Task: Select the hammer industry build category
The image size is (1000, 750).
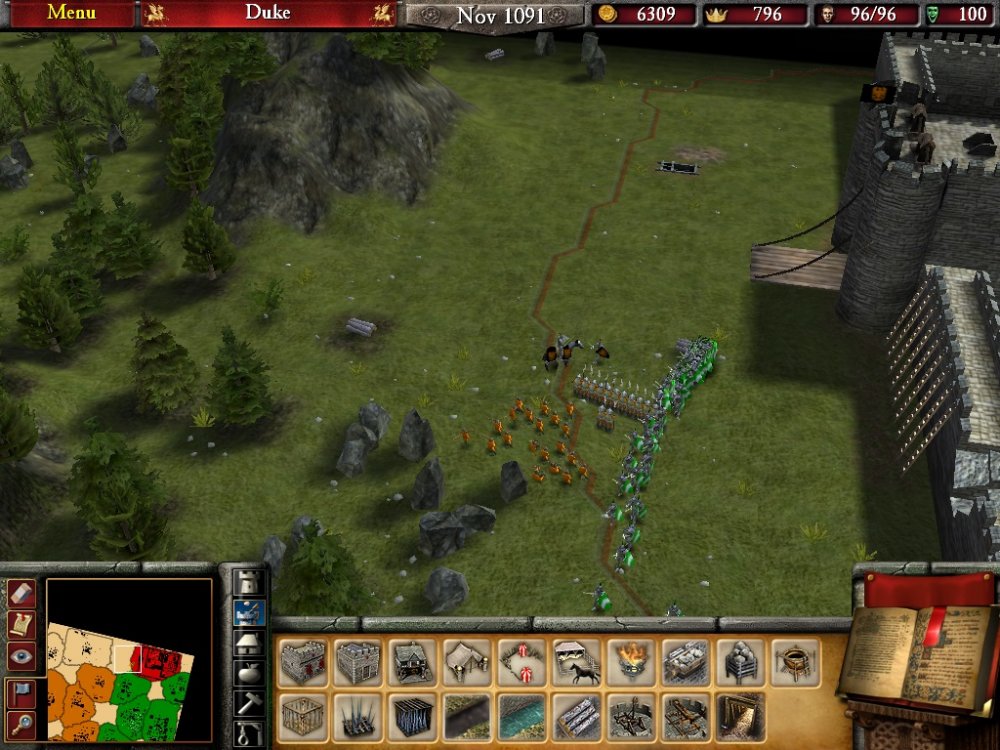Action: pos(248,703)
